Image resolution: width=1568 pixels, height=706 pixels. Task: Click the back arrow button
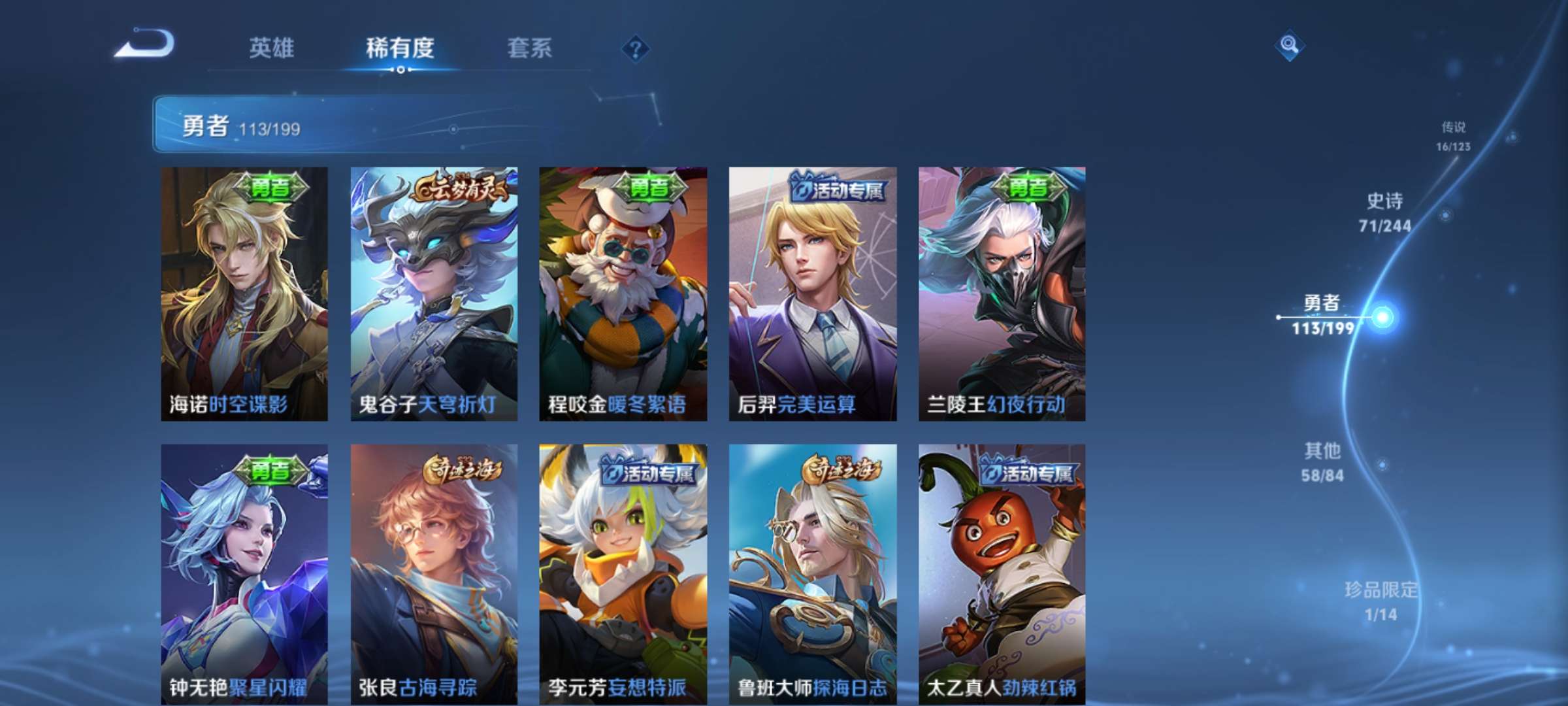(x=145, y=44)
